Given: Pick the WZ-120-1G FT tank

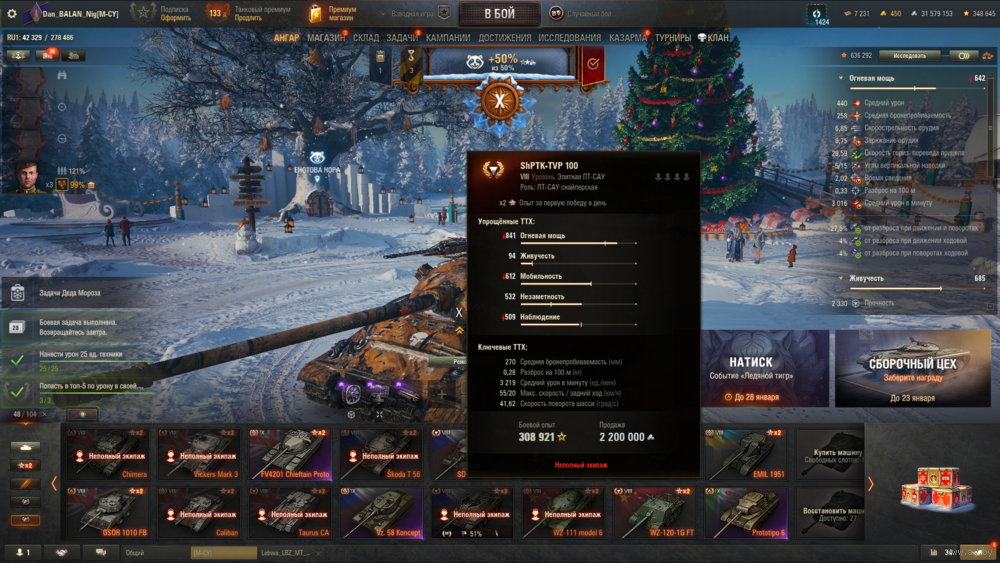Looking at the screenshot, I should pos(654,512).
